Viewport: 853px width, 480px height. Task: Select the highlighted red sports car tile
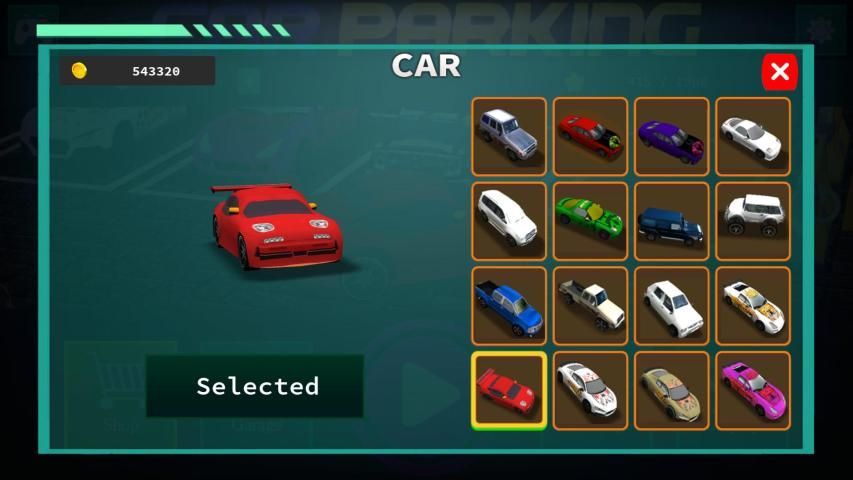point(509,390)
